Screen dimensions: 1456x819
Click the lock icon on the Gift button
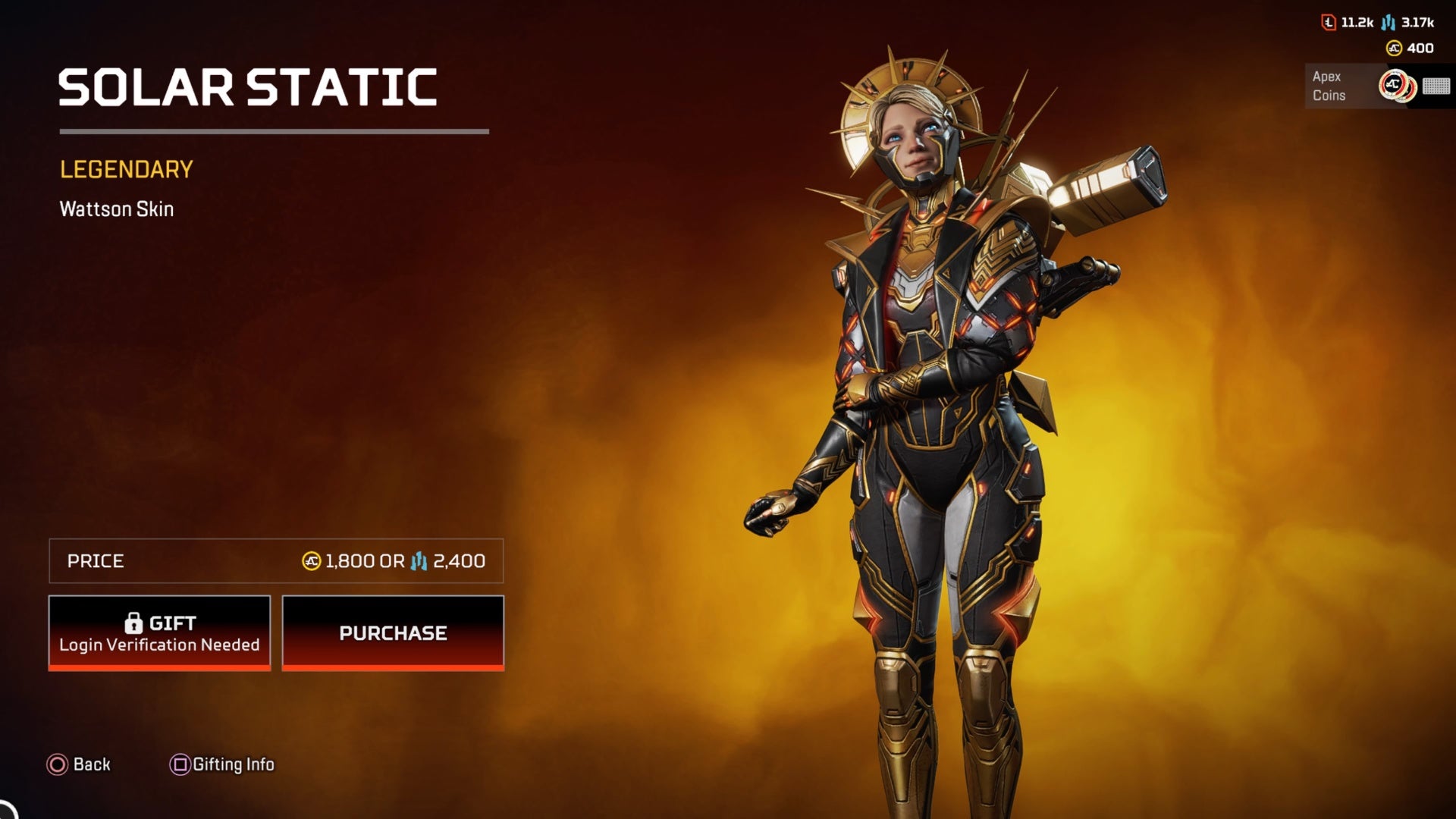[x=136, y=622]
